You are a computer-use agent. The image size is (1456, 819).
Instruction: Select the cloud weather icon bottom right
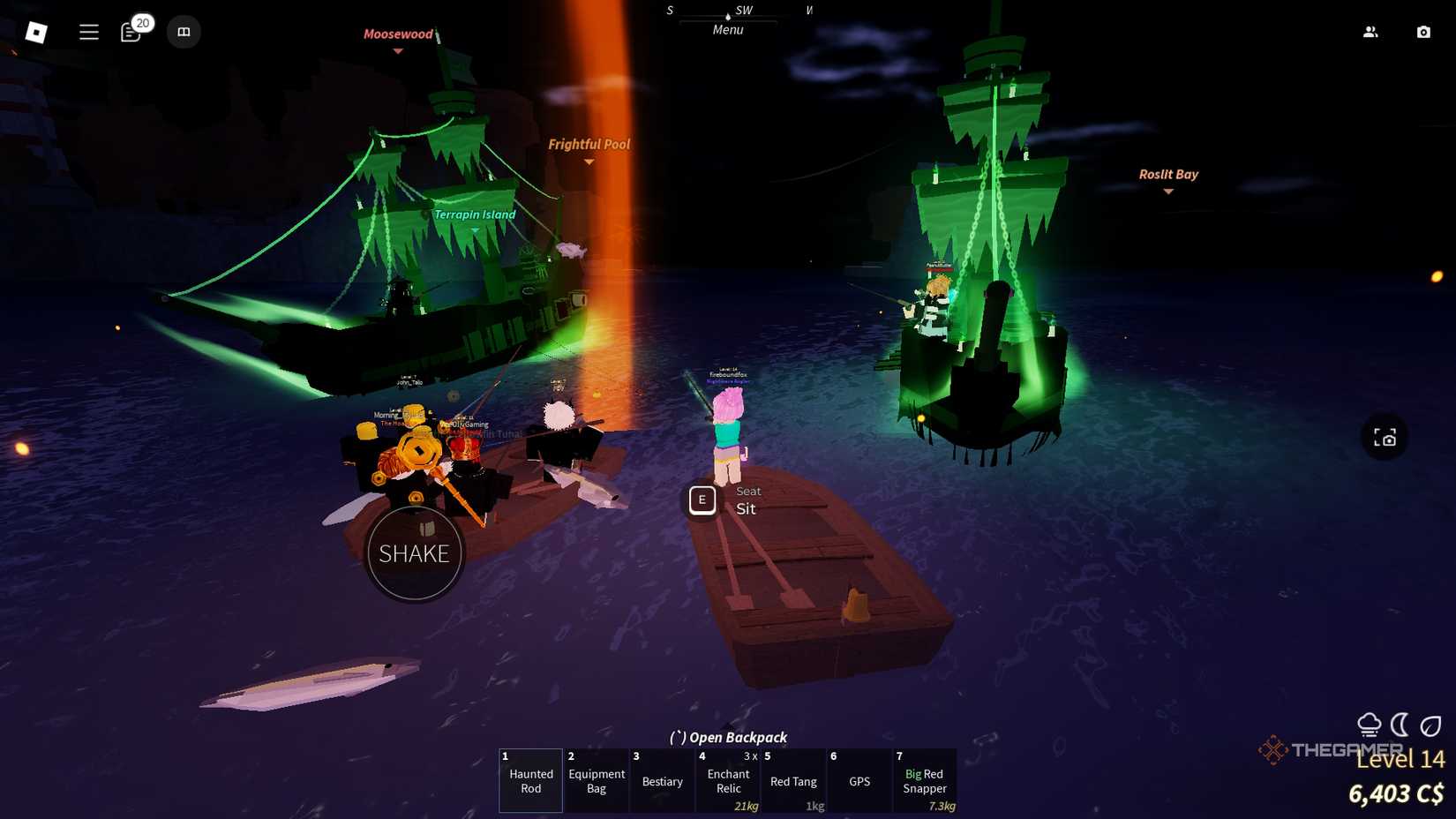[1370, 724]
